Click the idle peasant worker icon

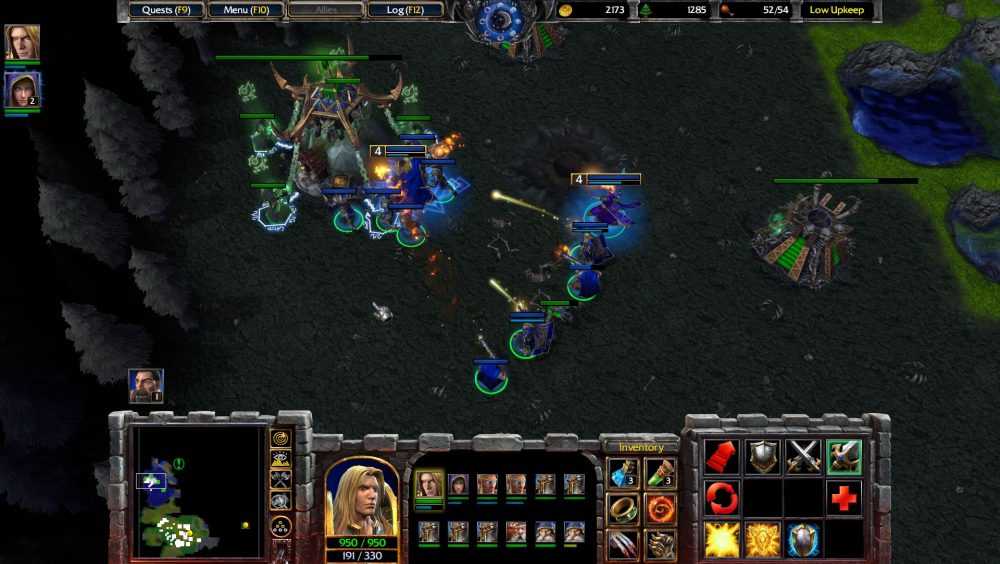click(146, 386)
